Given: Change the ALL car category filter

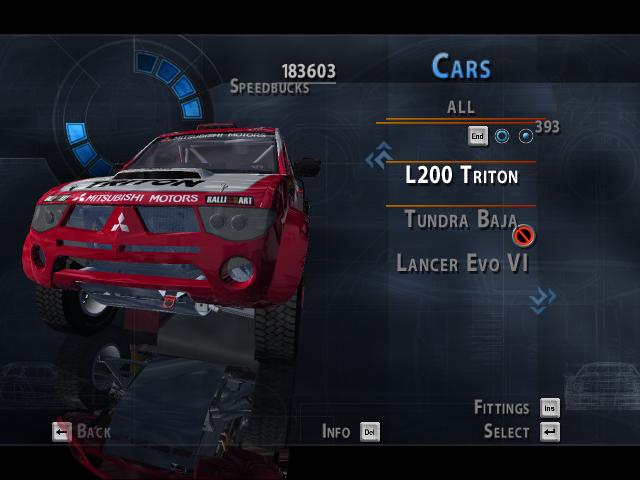Looking at the screenshot, I should (x=461, y=107).
